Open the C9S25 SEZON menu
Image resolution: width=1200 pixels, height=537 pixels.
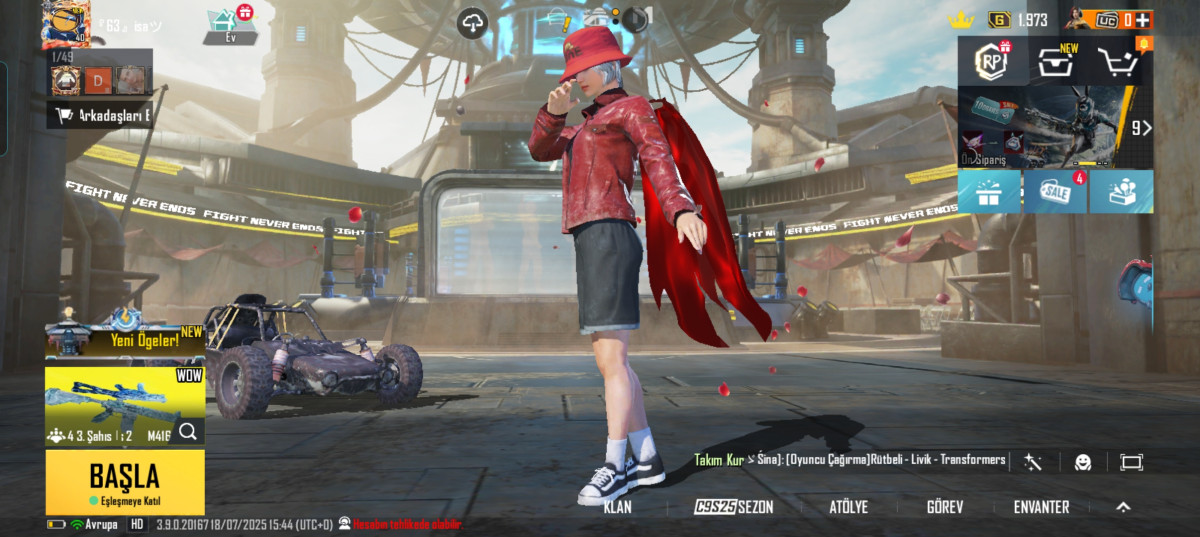[x=734, y=507]
